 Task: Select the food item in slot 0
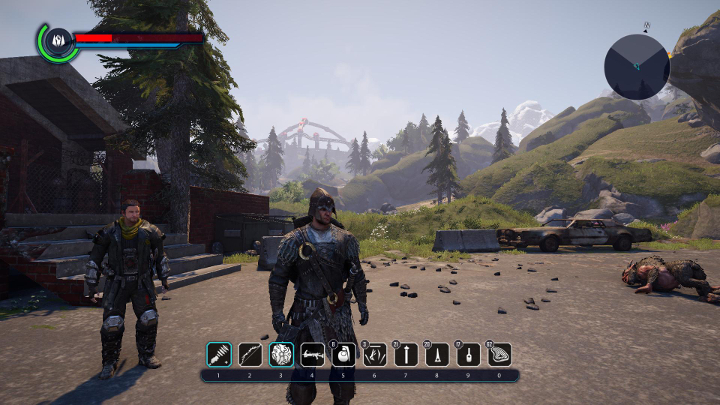(x=499, y=354)
